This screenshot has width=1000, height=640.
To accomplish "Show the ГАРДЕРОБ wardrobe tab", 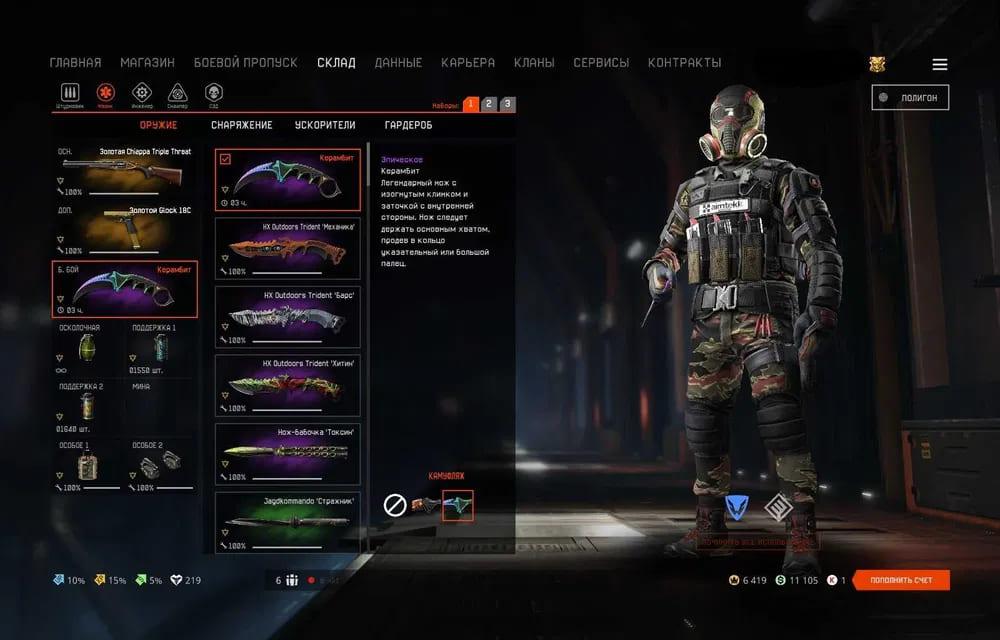I will 408,125.
